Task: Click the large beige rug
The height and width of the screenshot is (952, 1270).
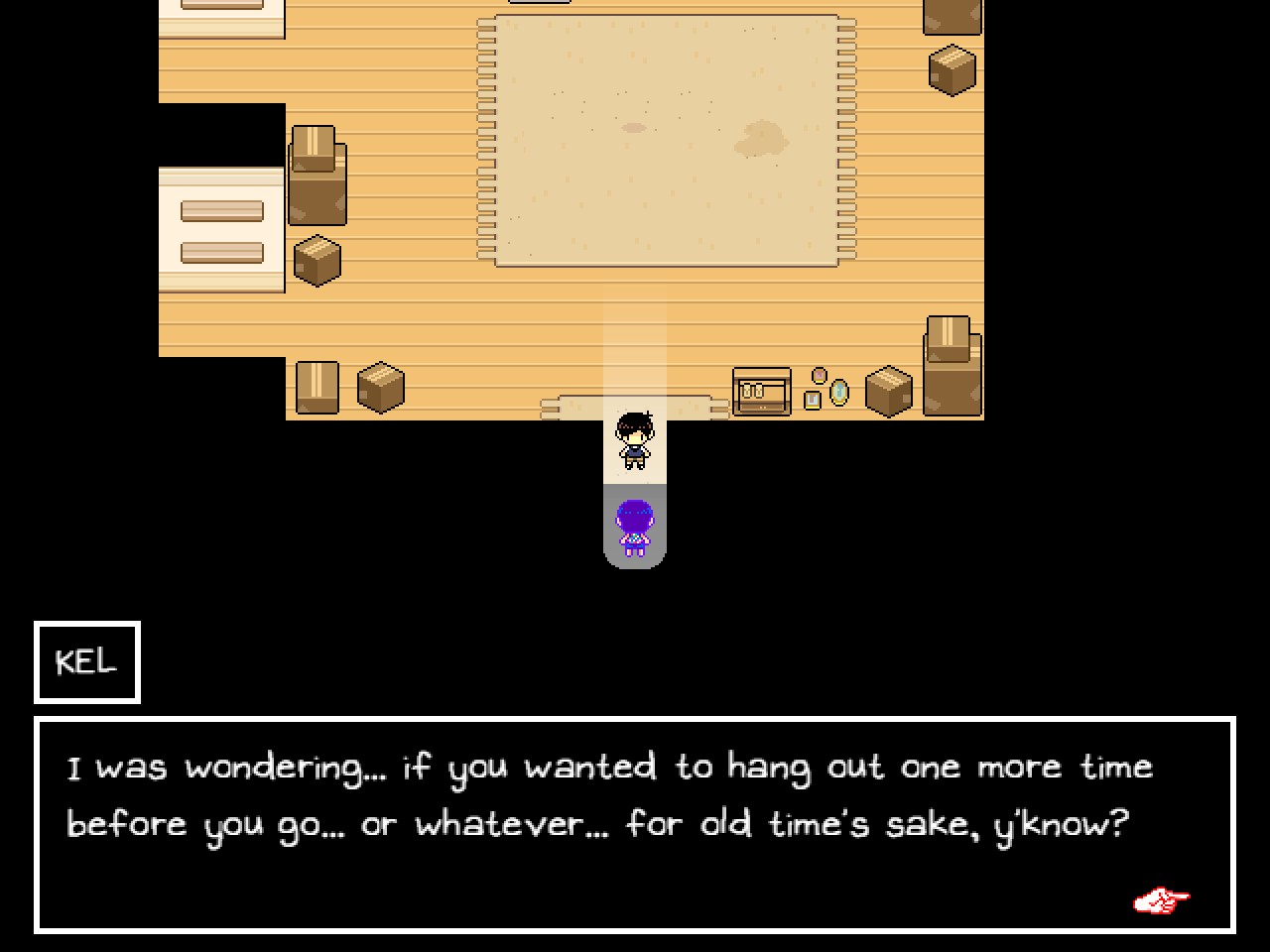Action: (x=665, y=139)
